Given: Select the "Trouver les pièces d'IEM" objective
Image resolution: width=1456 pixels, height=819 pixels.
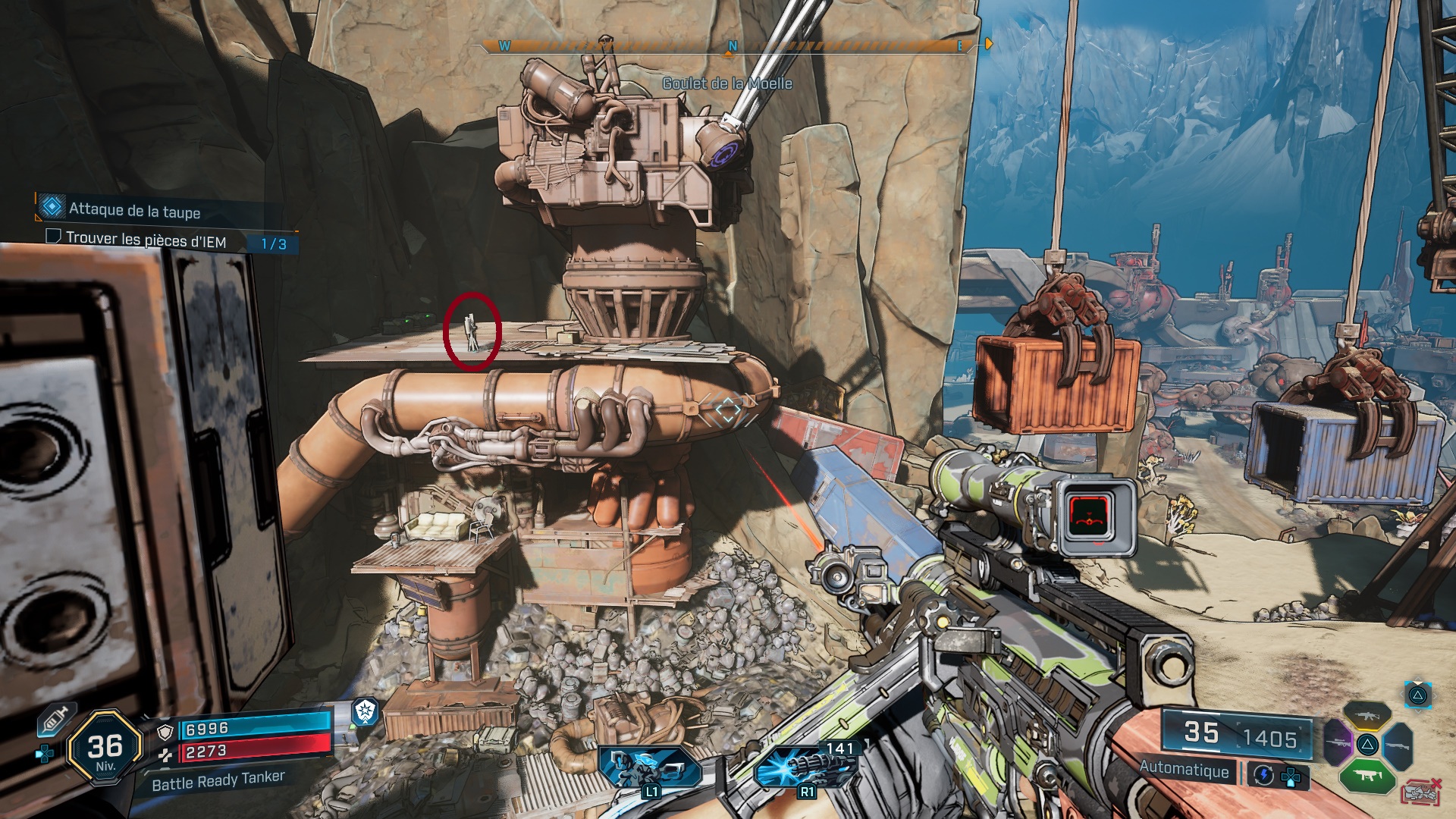Looking at the screenshot, I should click(146, 240).
